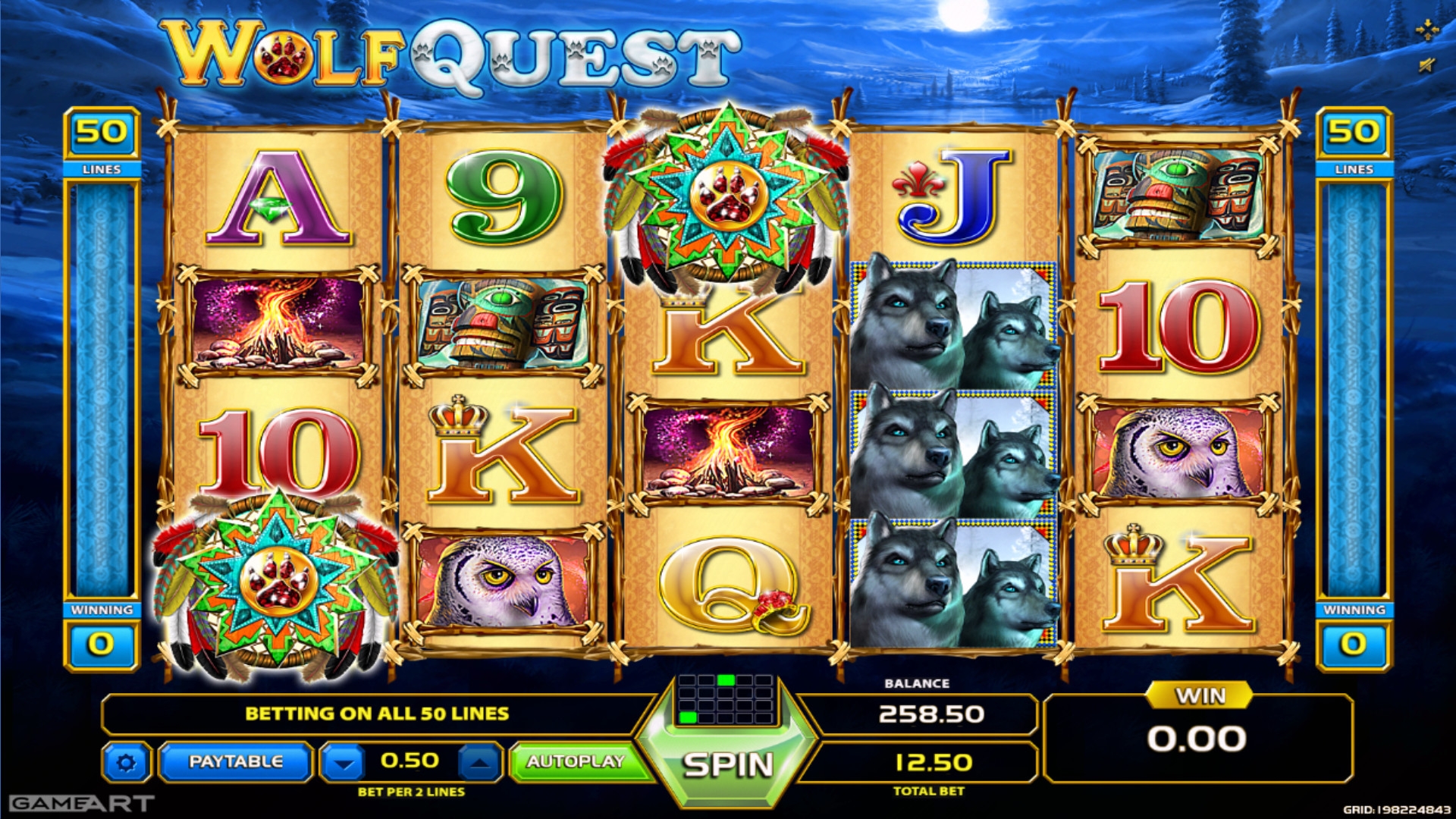This screenshot has width=1456, height=819.
Task: Increase the bet with the up arrow
Action: [479, 762]
